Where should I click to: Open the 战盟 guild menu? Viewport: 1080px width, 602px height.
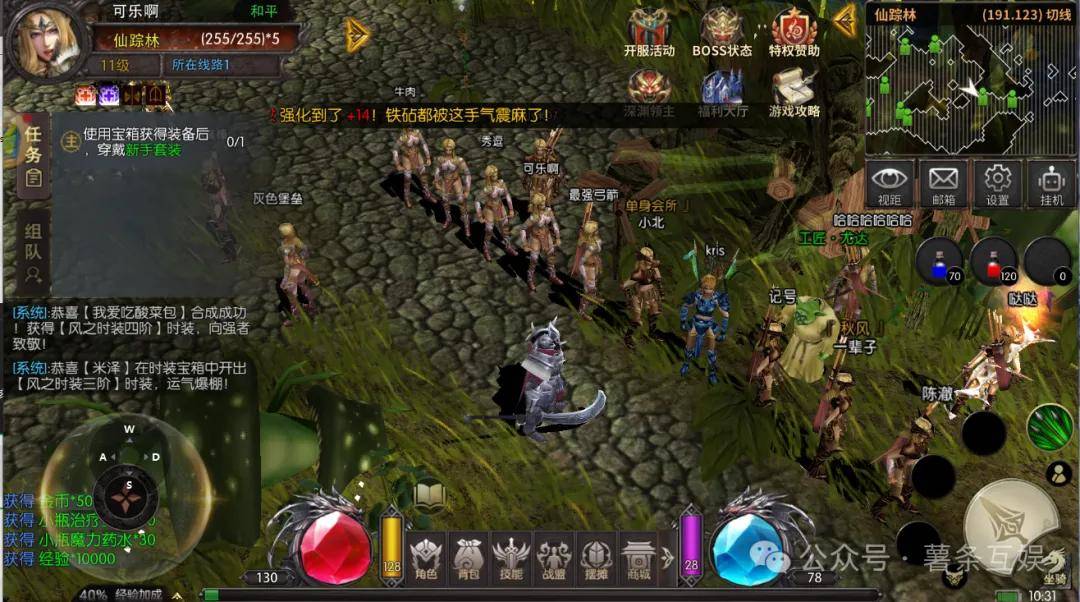click(x=553, y=558)
